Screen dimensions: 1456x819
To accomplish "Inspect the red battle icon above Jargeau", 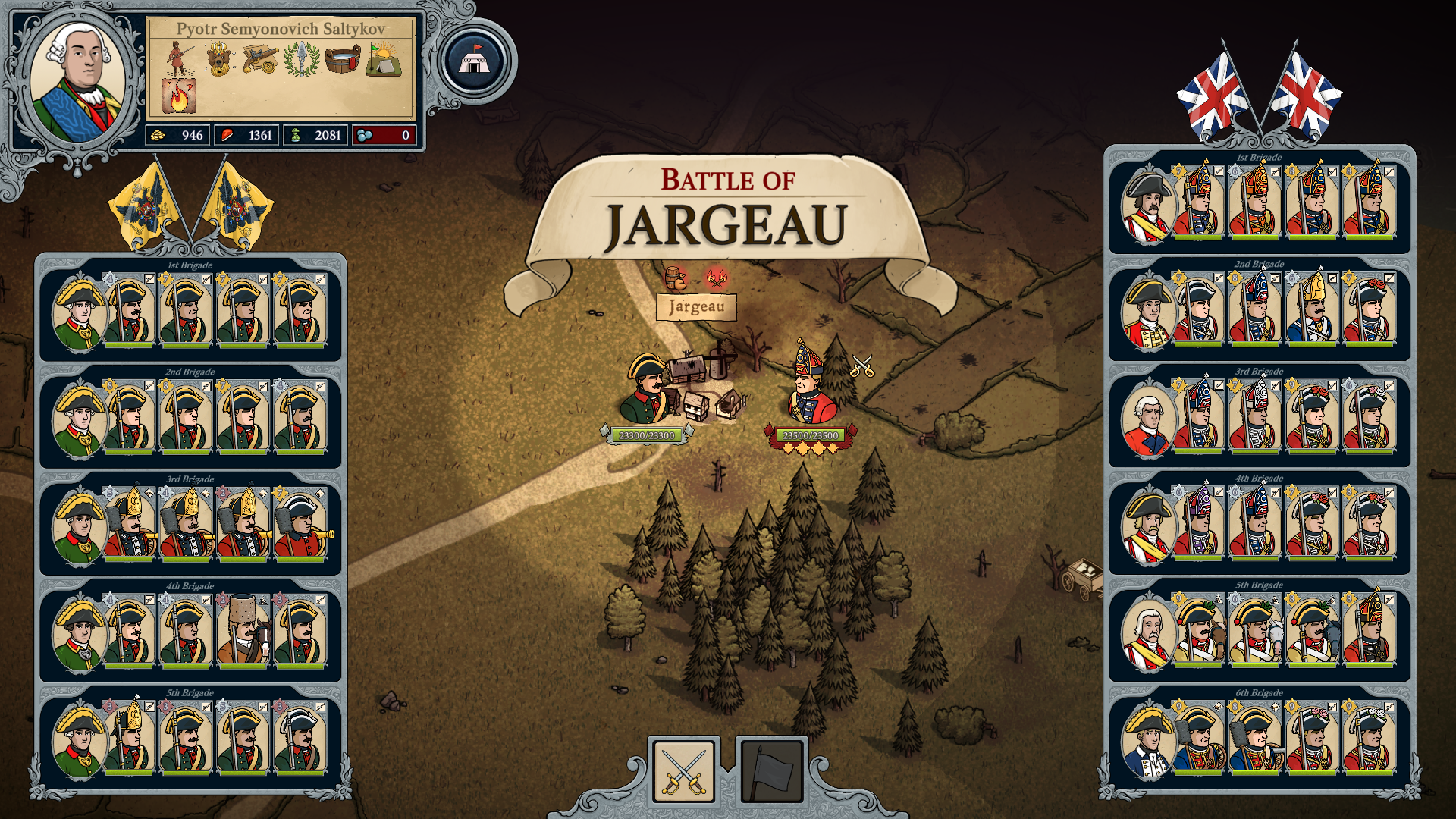I will point(715,278).
